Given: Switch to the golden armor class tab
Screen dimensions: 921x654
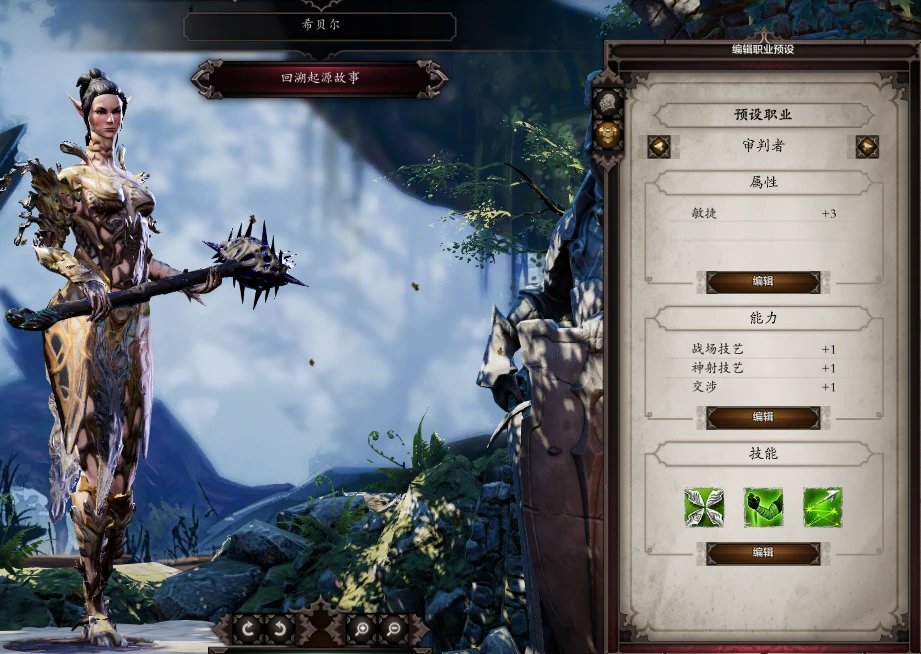Looking at the screenshot, I should pyautogui.click(x=606, y=131).
